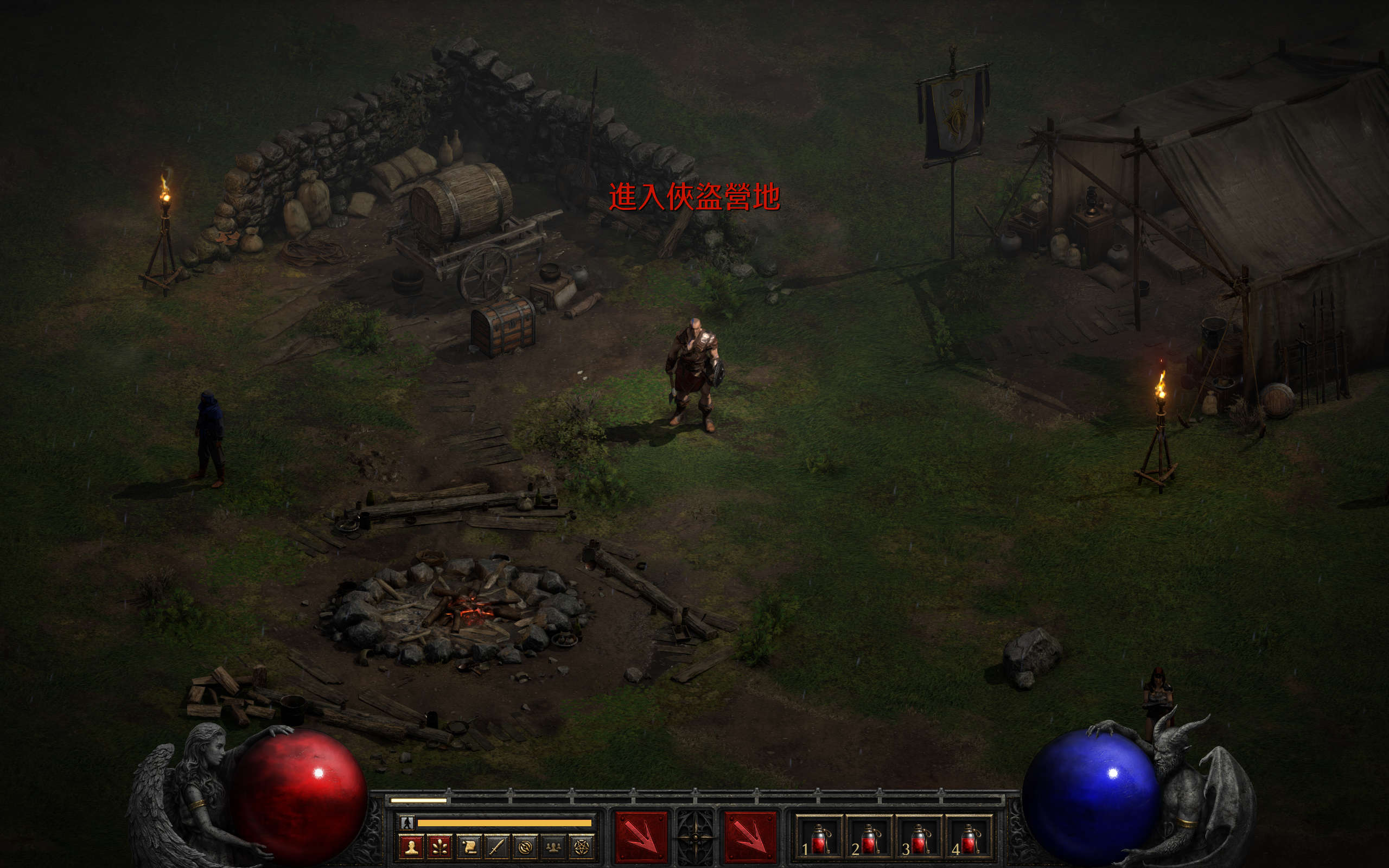Use the healing potion in belt slot 4
This screenshot has width=1389, height=868.
(x=970, y=838)
